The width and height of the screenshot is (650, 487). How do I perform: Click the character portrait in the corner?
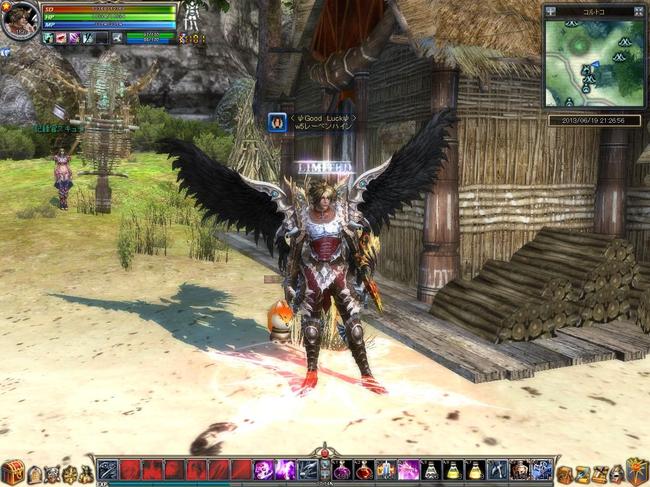click(19, 20)
